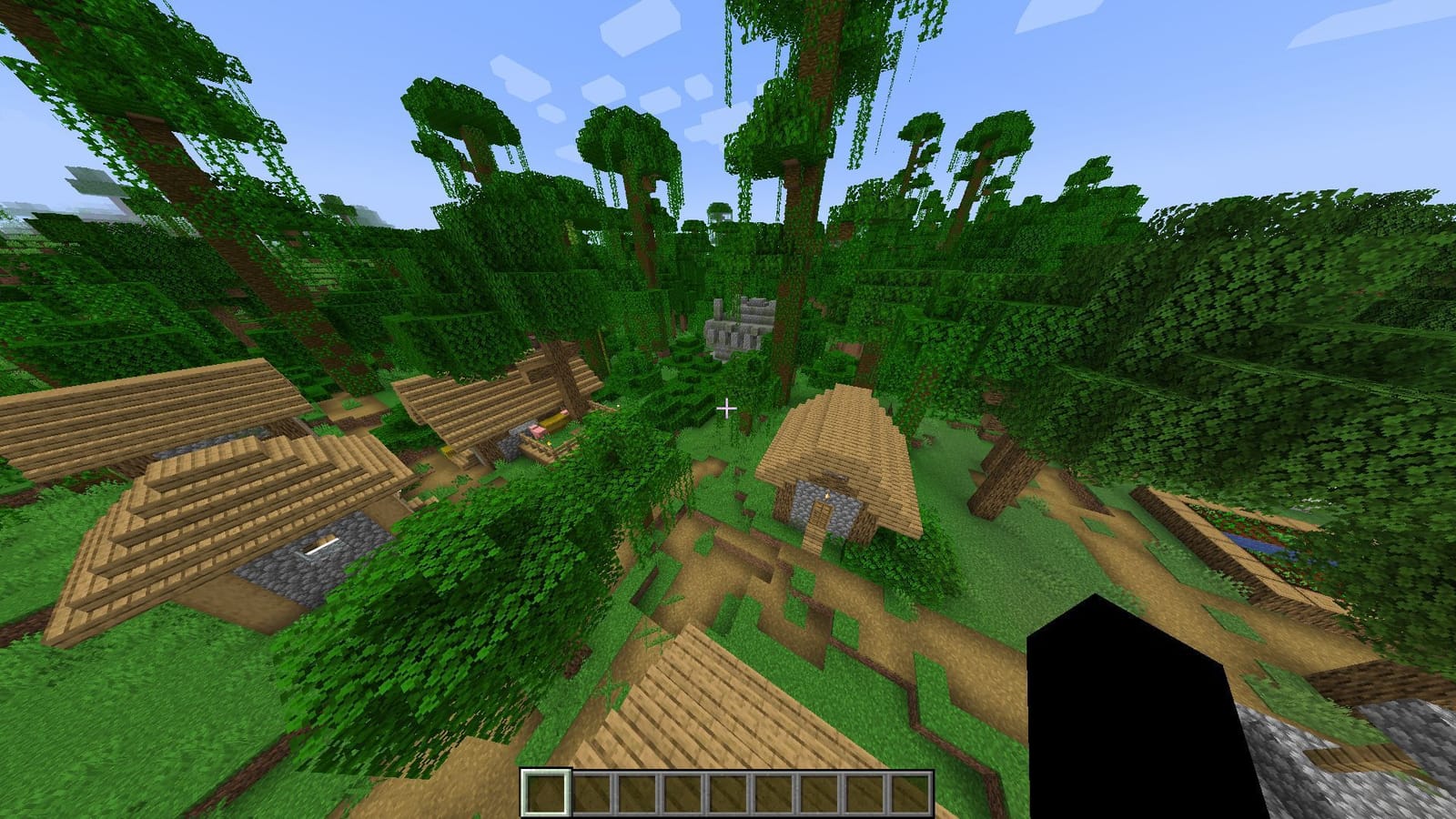Click the hay bales near the house entrance
Viewport: 1456px width, 819px height.
[x=553, y=420]
